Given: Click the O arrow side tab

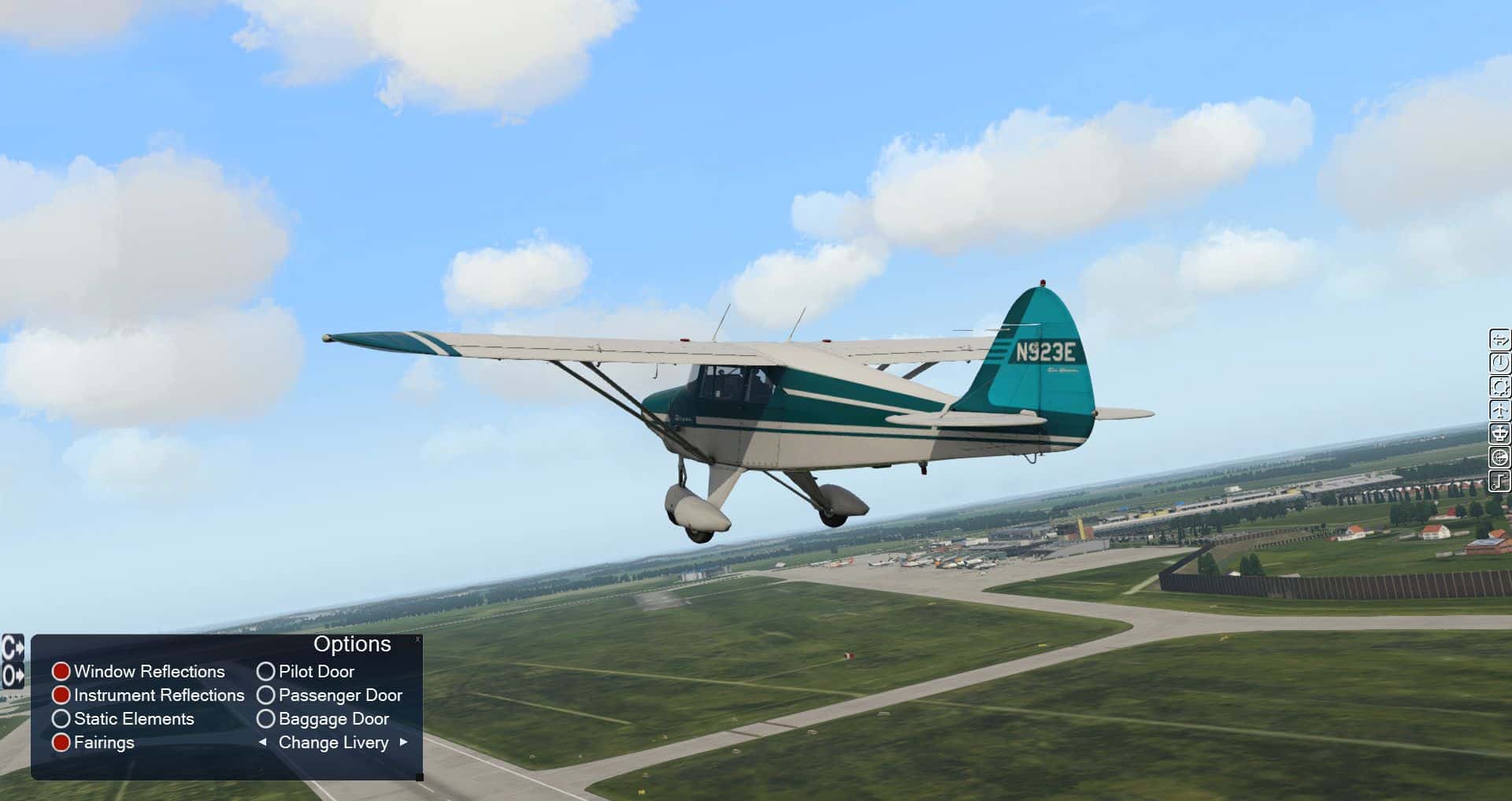Looking at the screenshot, I should pos(13,675).
